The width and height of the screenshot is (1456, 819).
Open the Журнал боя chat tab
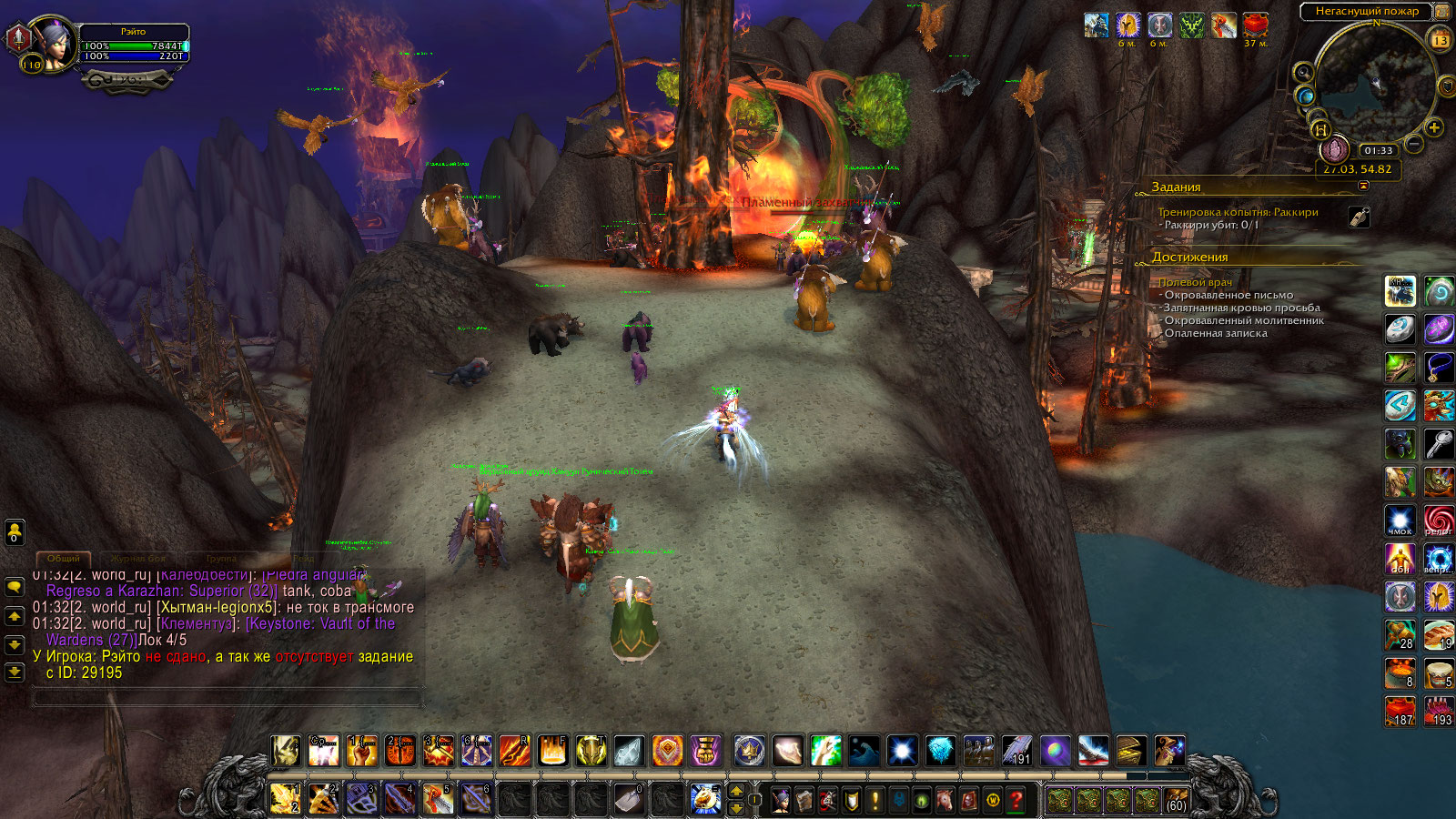click(x=138, y=558)
